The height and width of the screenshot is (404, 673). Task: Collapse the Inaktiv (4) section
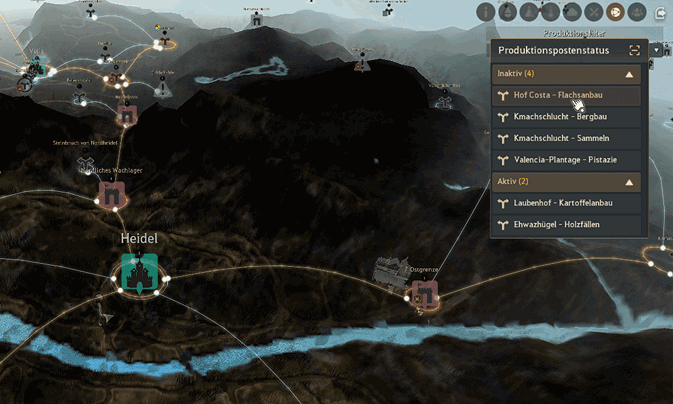click(x=629, y=75)
